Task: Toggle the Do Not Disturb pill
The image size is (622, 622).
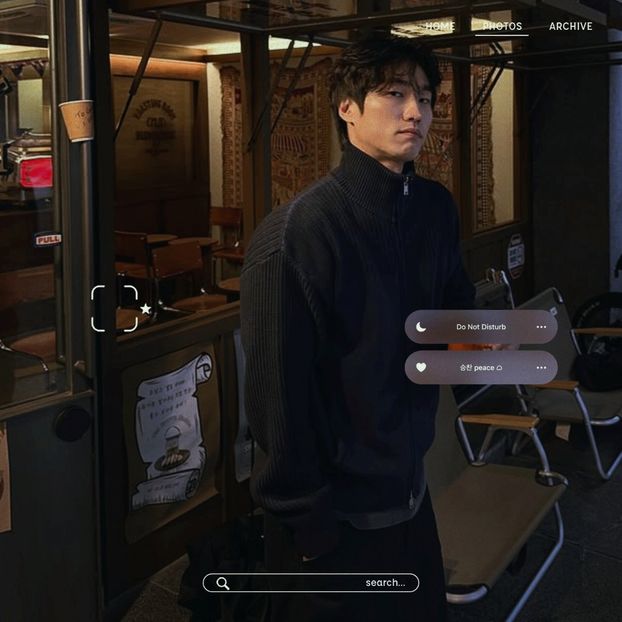Action: coord(481,327)
